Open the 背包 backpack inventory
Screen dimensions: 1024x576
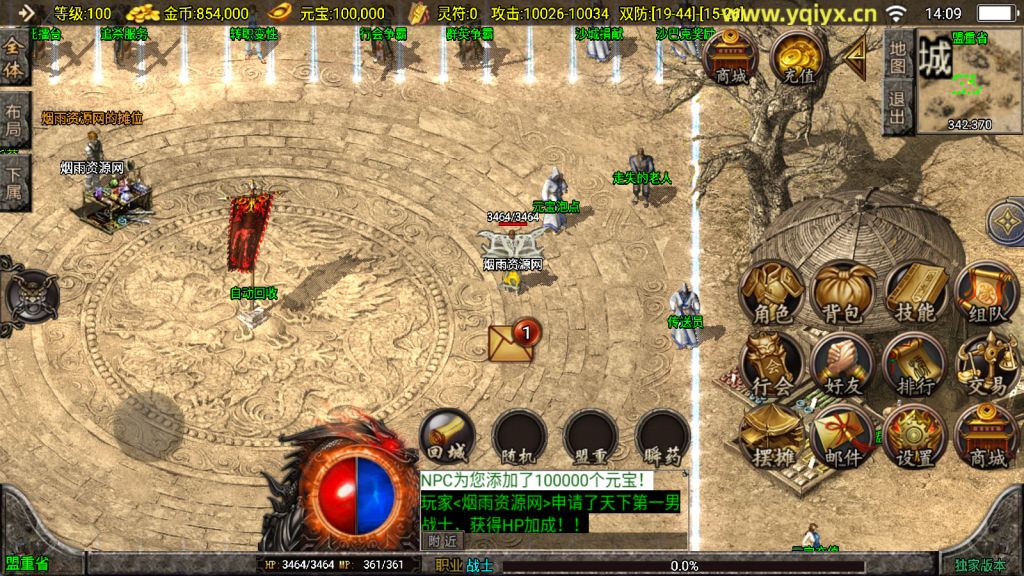[x=842, y=294]
